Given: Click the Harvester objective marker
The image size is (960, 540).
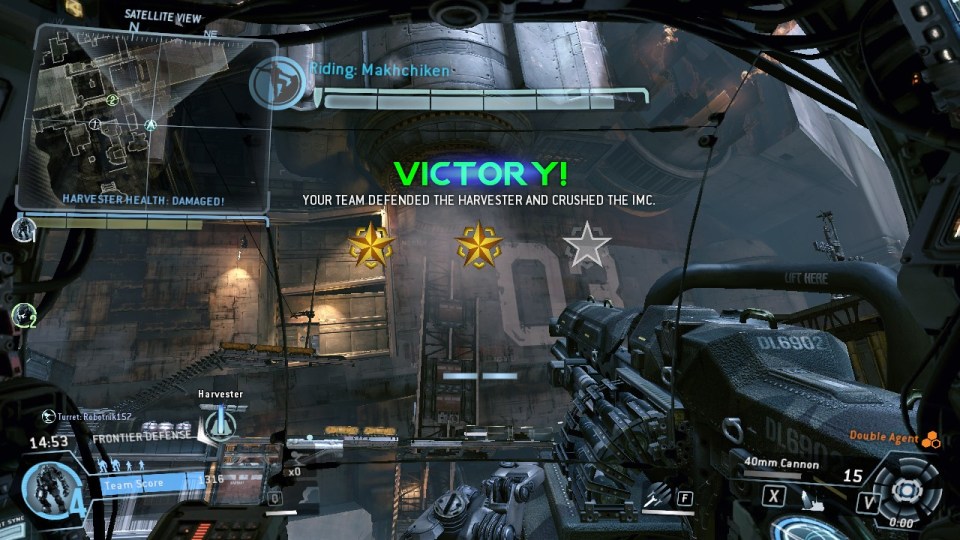Looking at the screenshot, I should pyautogui.click(x=217, y=425).
